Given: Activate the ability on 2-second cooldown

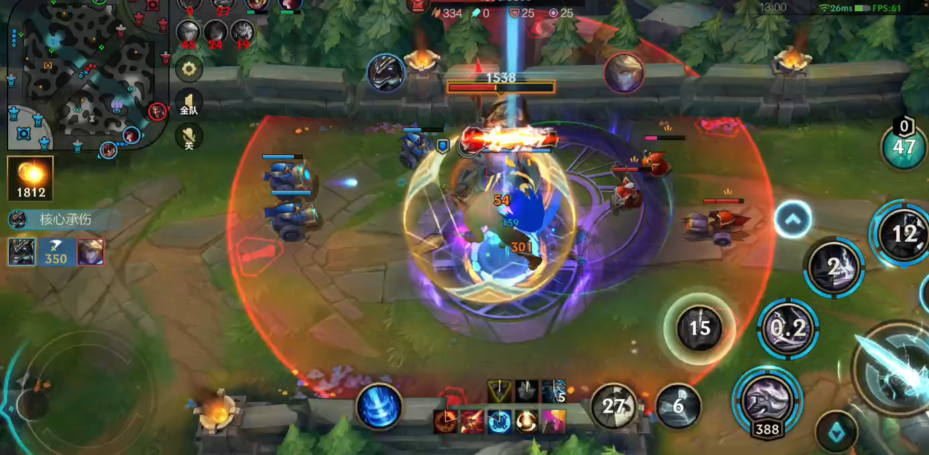Looking at the screenshot, I should click(834, 267).
